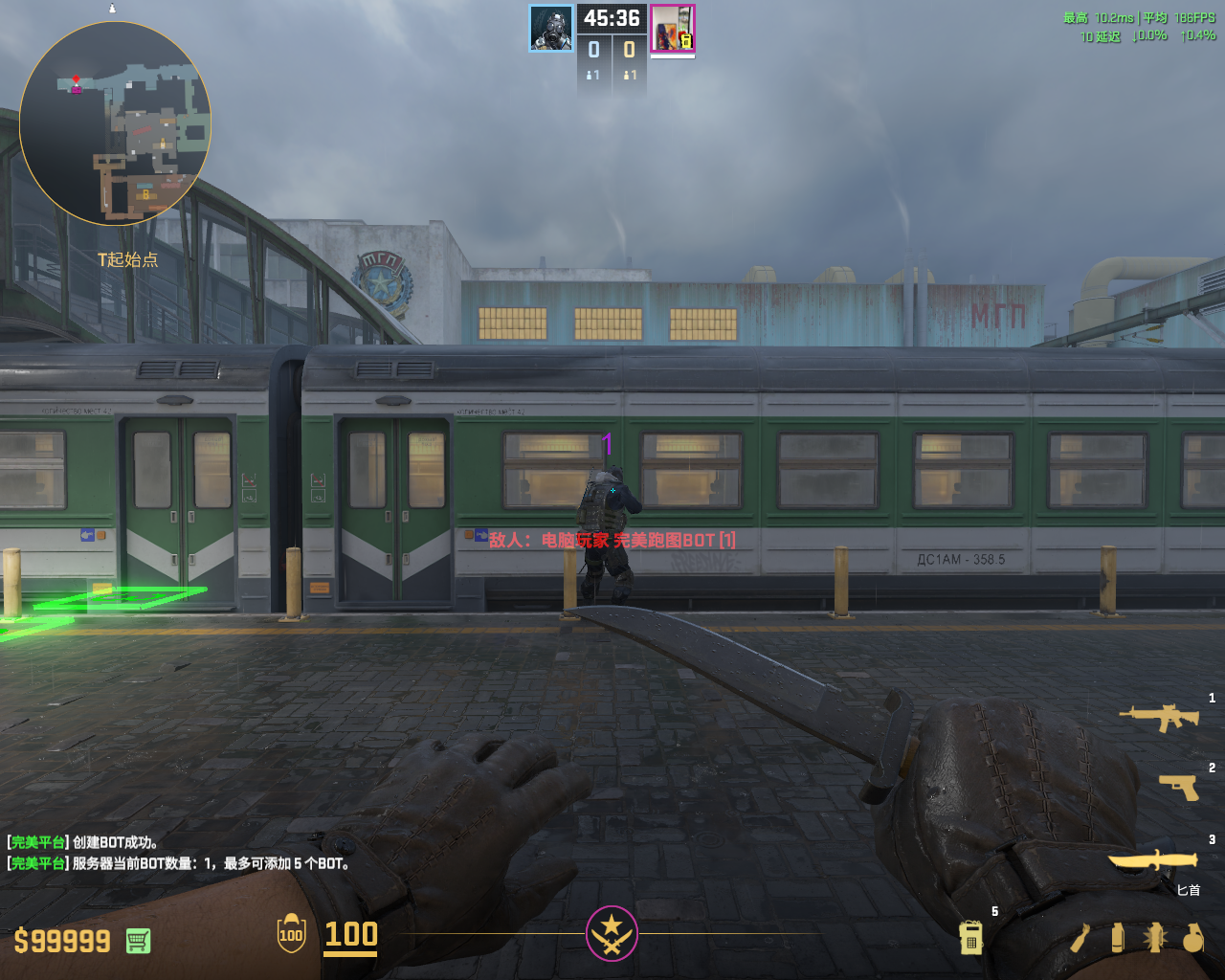
Task: Pick the flashbang grenade icon
Action: pyautogui.click(x=1154, y=937)
